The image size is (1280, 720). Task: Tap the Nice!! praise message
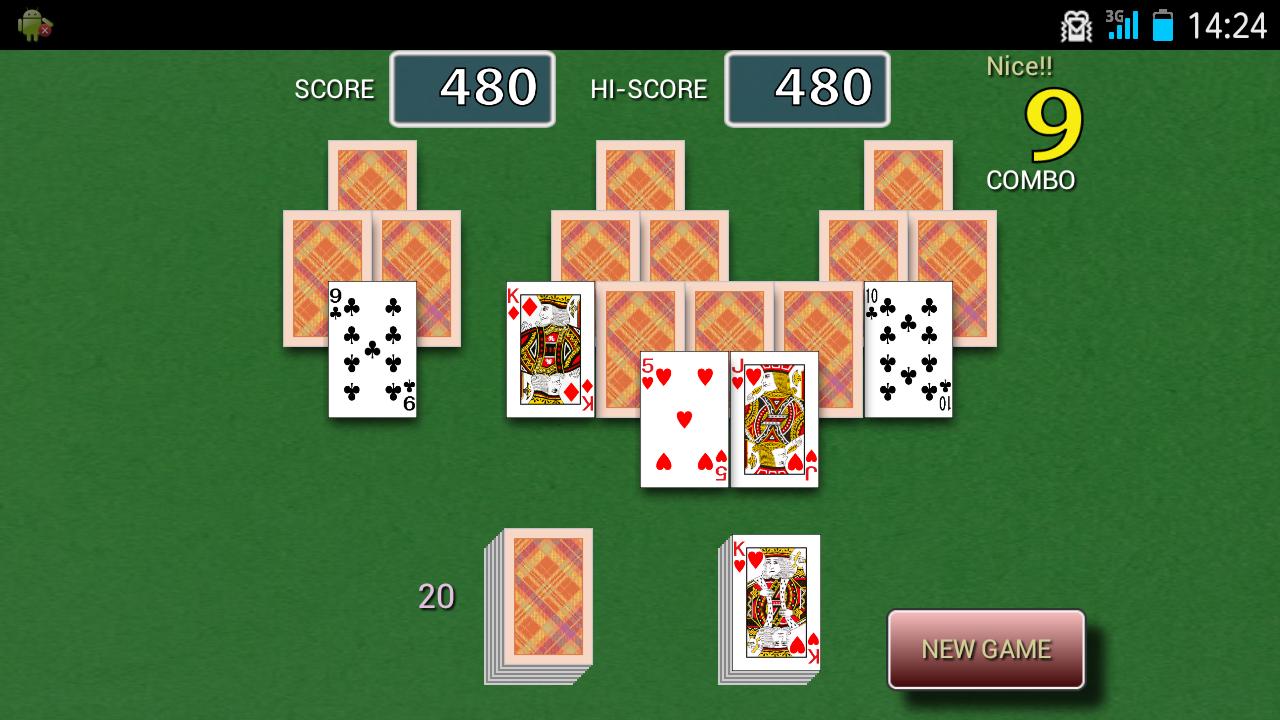click(1020, 66)
